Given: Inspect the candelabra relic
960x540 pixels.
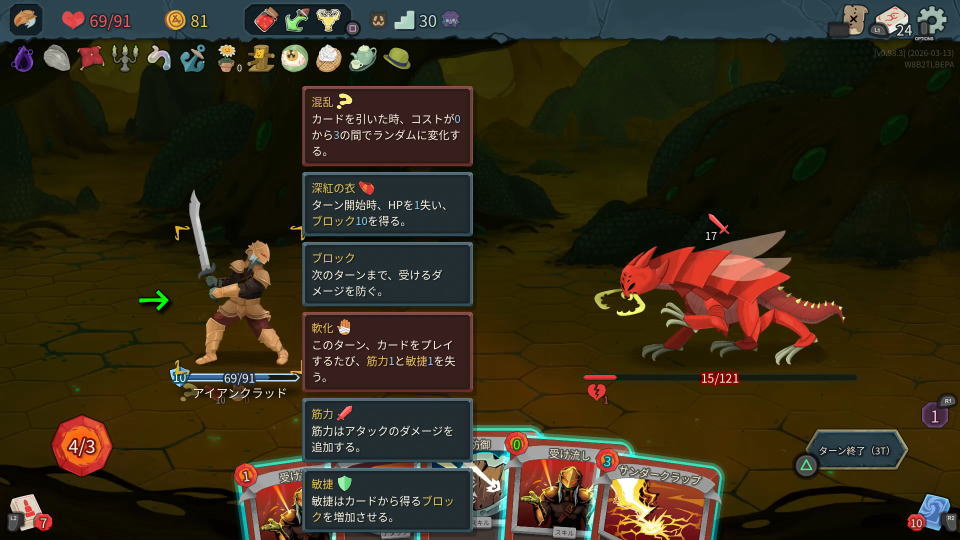Looking at the screenshot, I should click(125, 58).
